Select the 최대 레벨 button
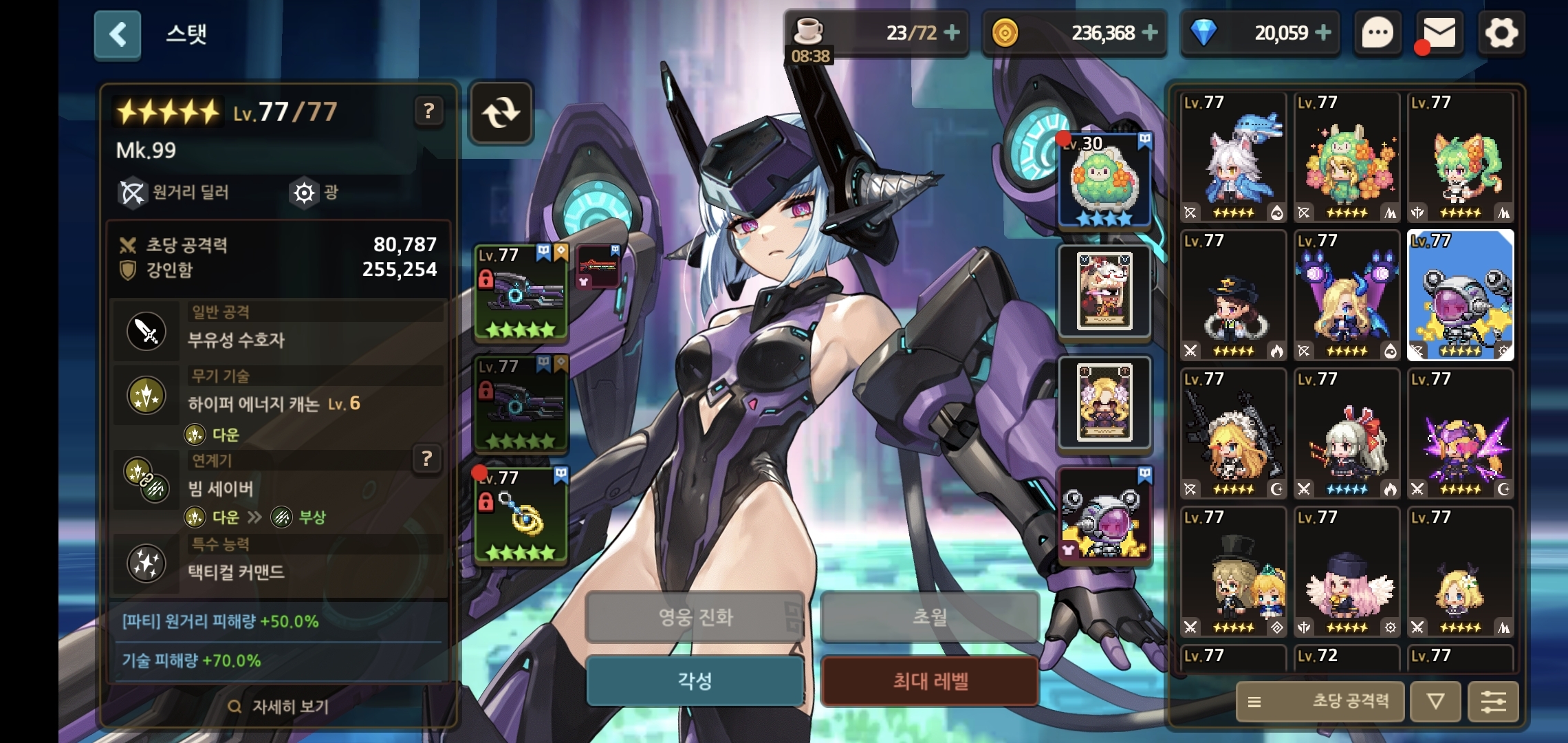This screenshot has height=743, width=1568. pos(930,681)
